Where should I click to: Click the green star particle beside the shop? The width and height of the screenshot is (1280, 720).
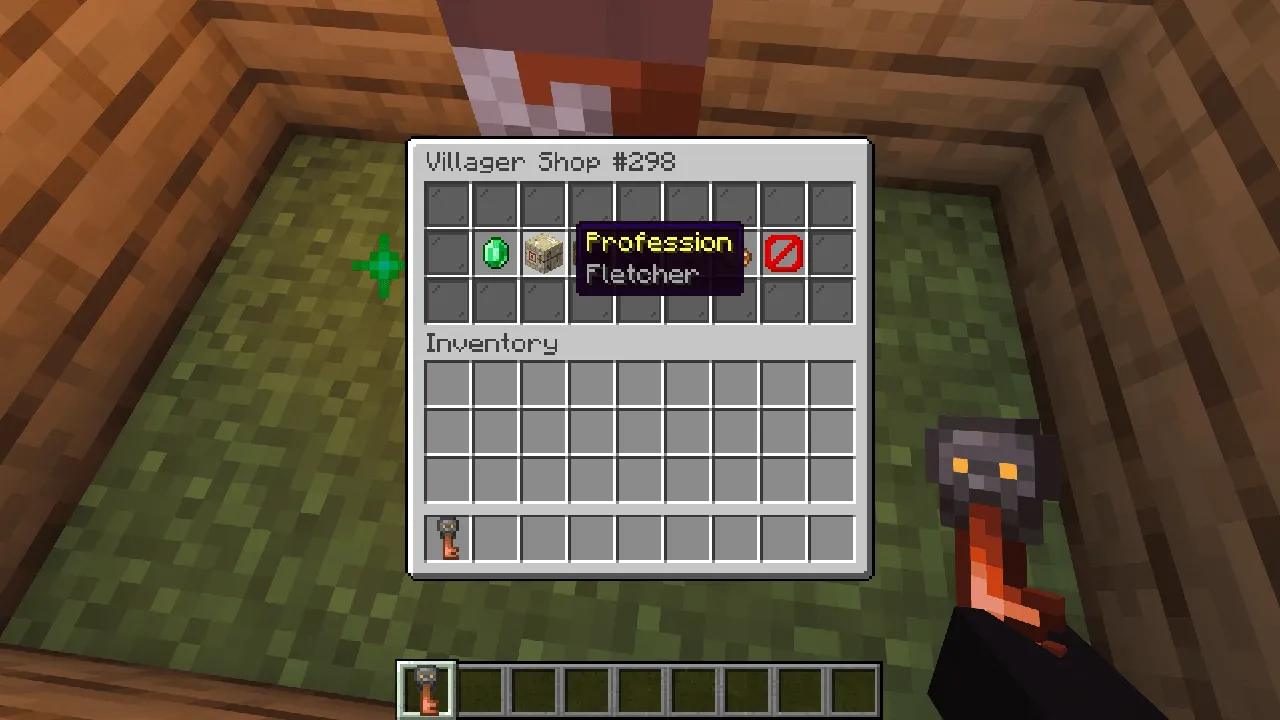[x=382, y=264]
